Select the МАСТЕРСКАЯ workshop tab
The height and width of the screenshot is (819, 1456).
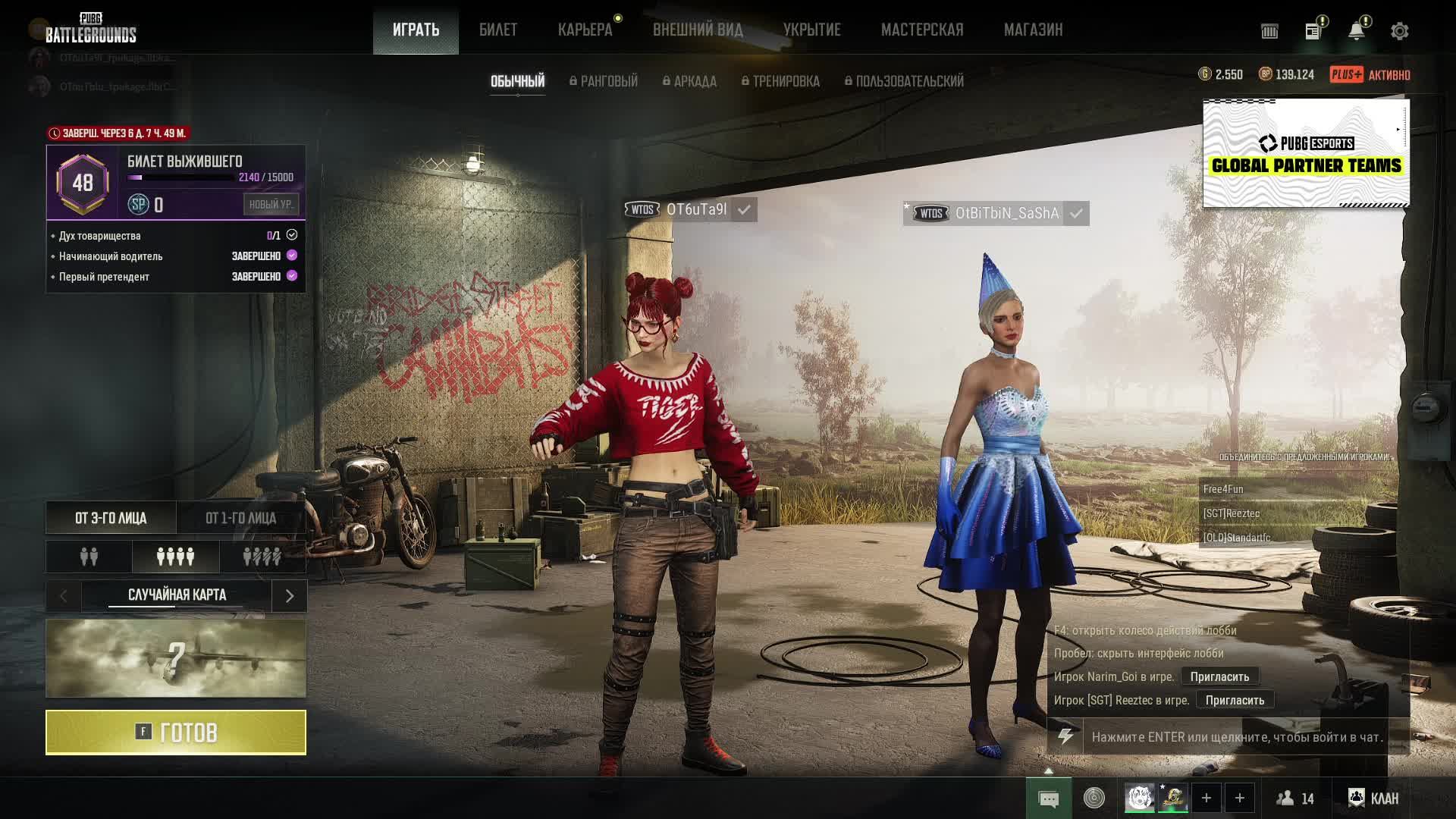[921, 30]
